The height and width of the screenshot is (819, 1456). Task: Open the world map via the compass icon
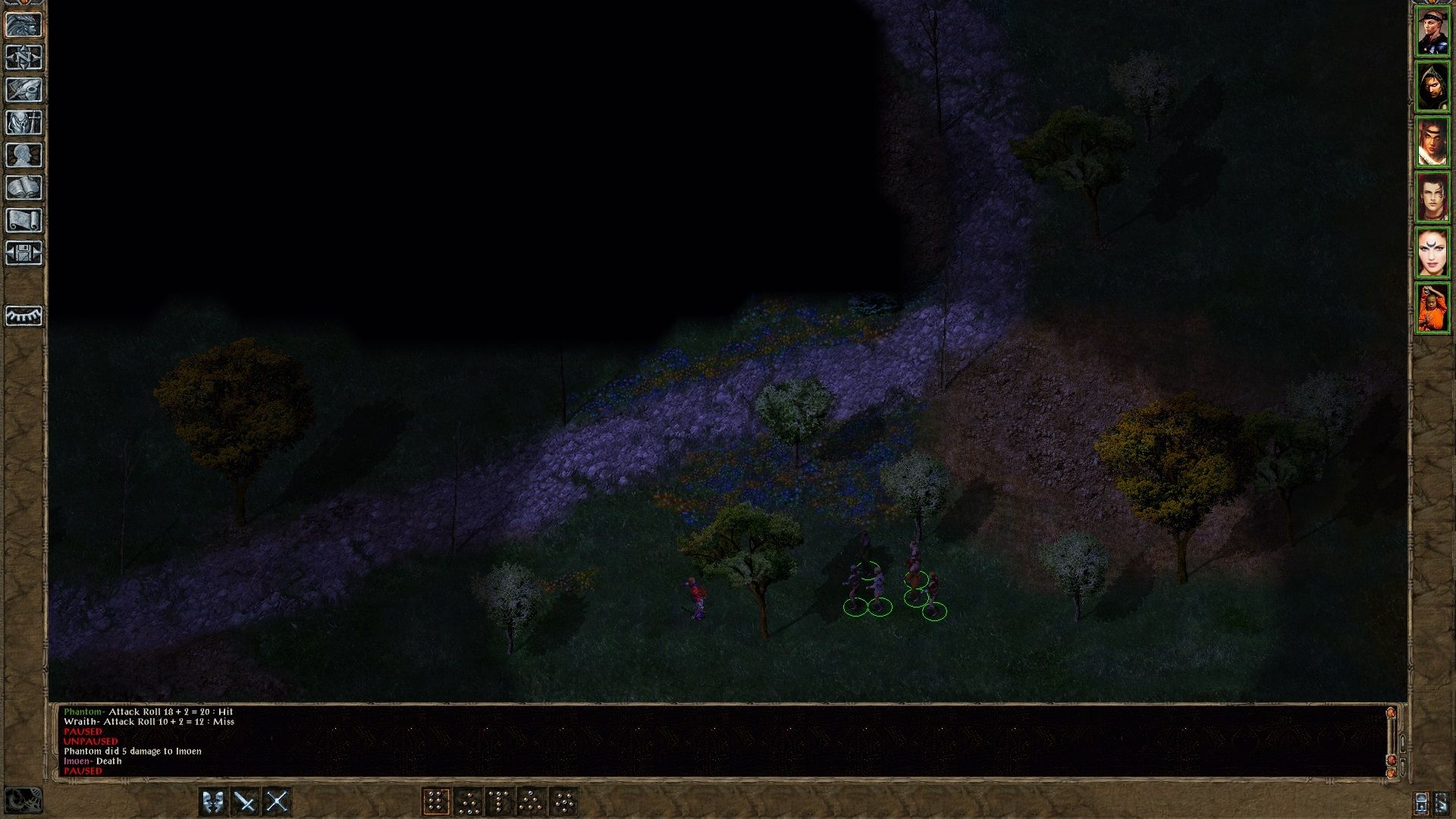[x=25, y=56]
